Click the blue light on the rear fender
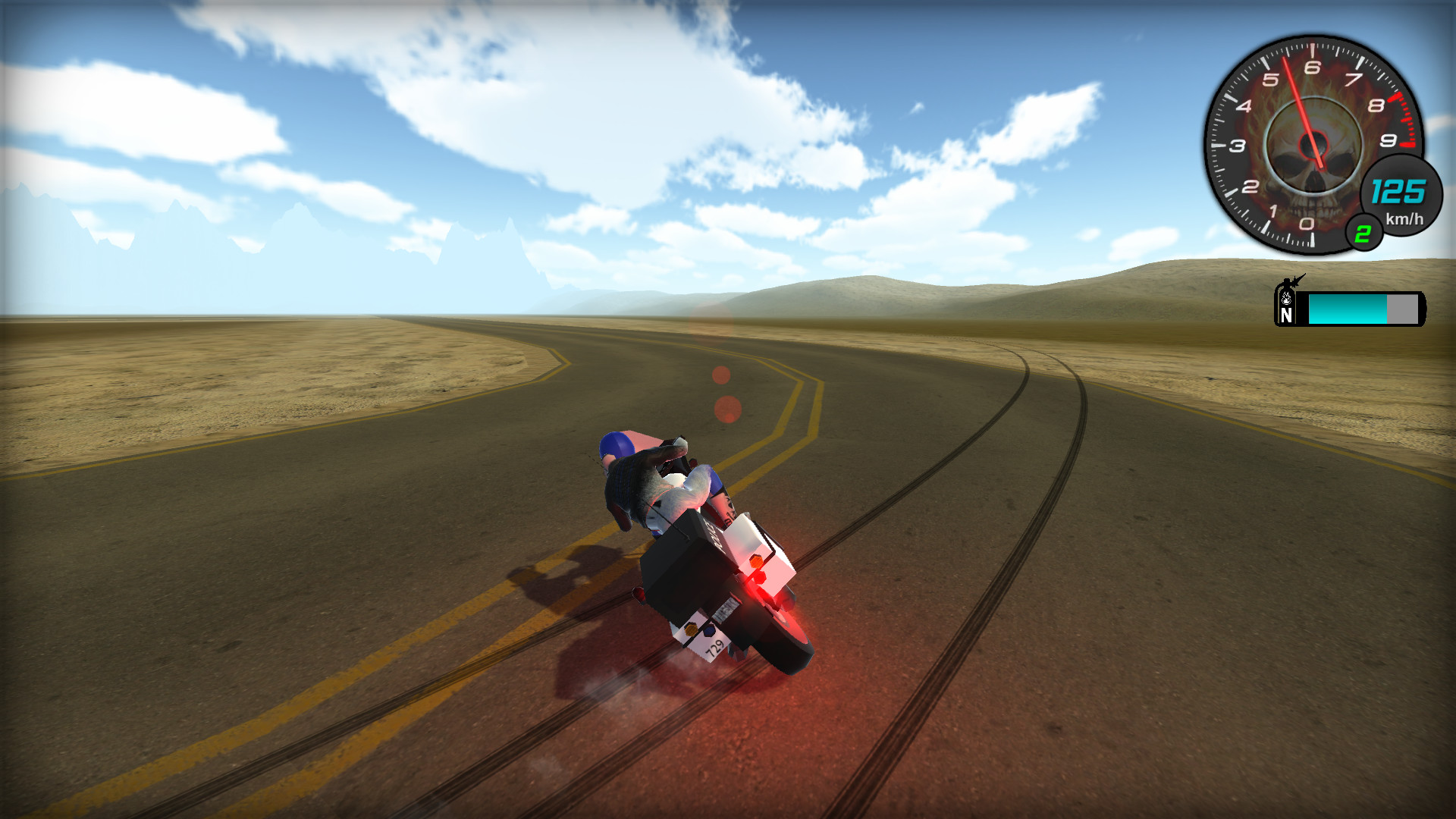Viewport: 1456px width, 819px height. click(709, 632)
